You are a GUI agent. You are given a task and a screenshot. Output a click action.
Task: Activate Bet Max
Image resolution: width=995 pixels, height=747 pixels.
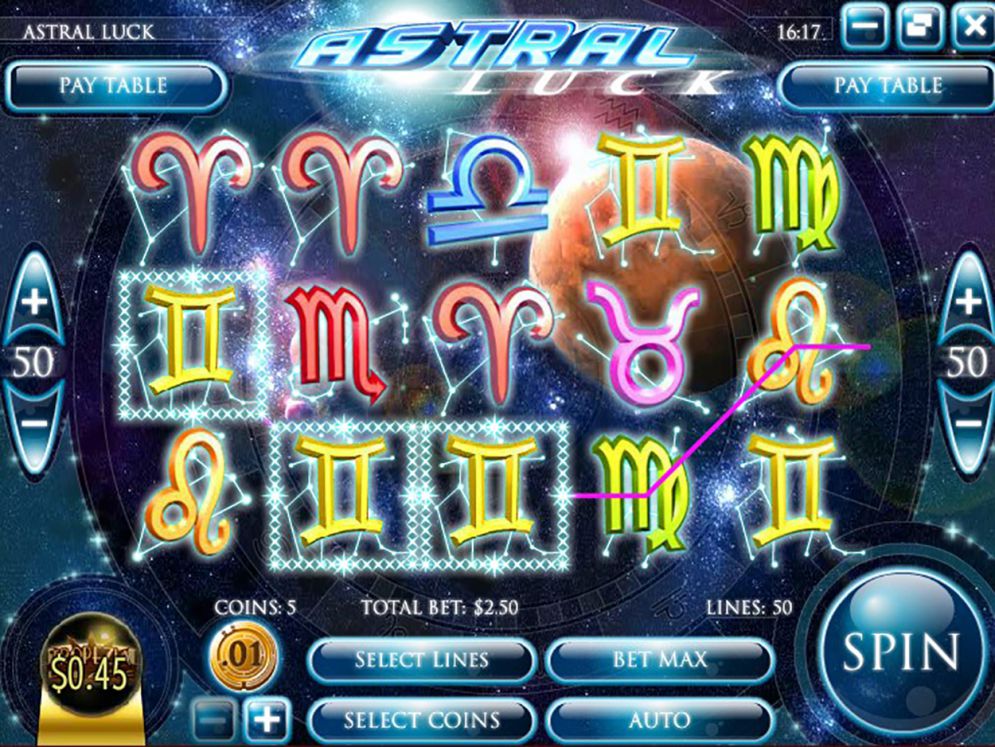pyautogui.click(x=659, y=660)
